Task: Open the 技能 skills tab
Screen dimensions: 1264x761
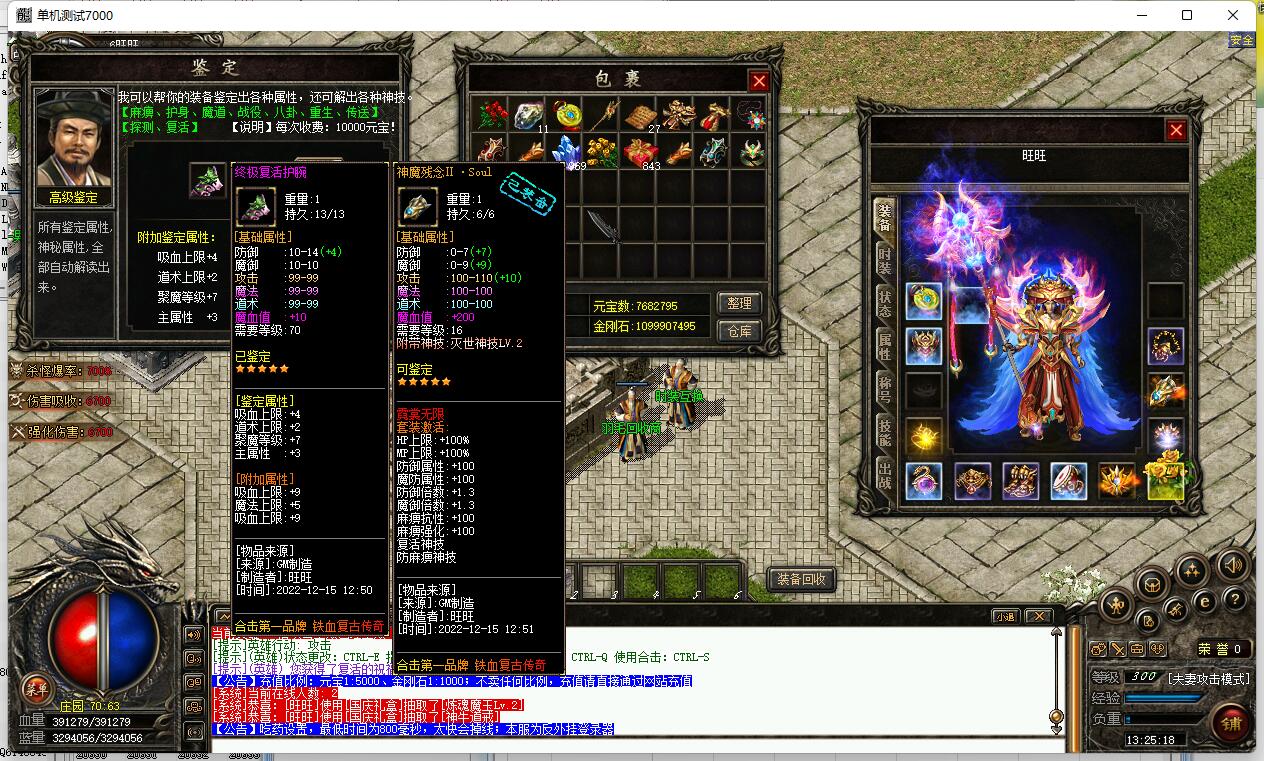Action: click(x=884, y=431)
